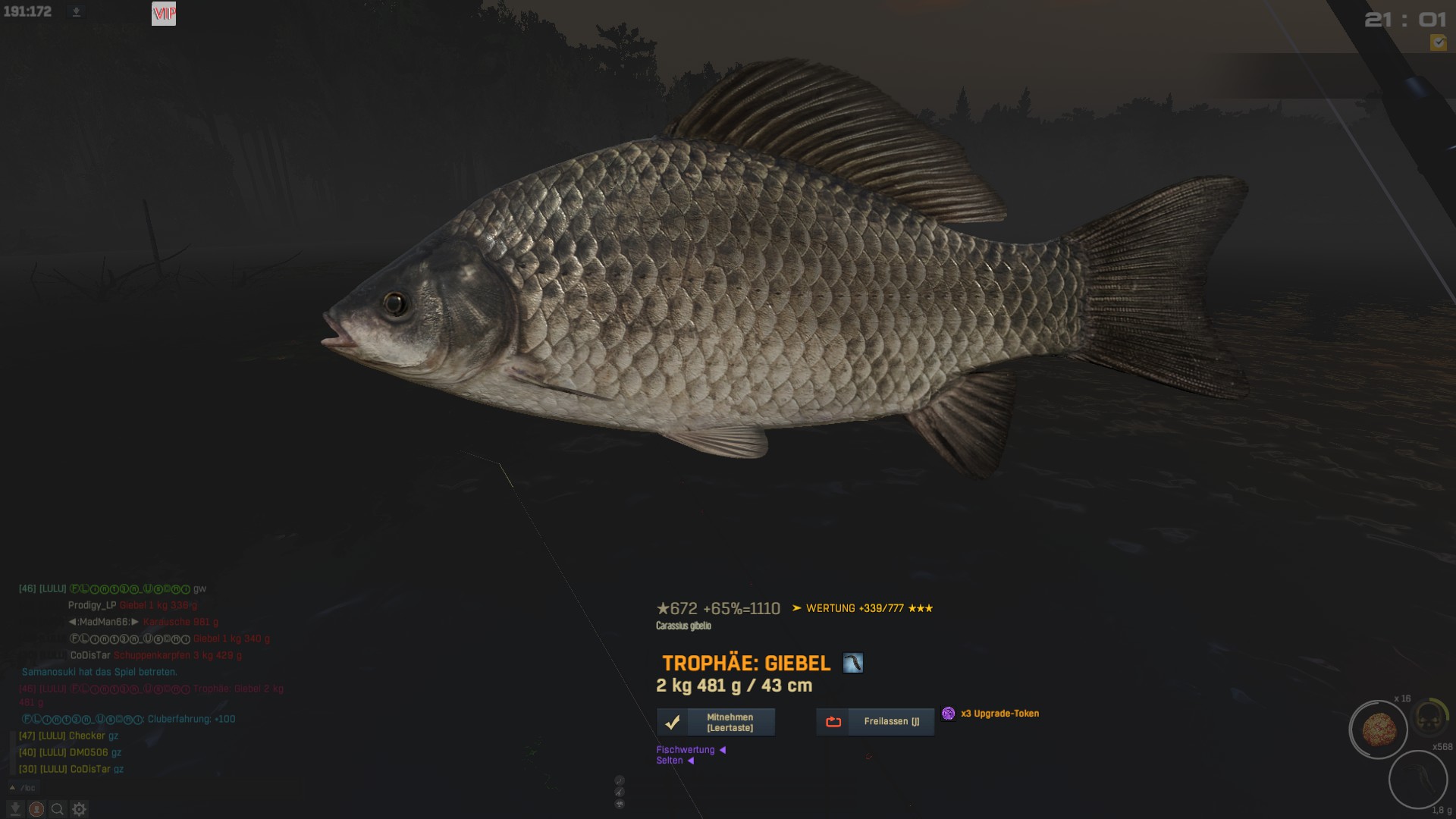Open the magnifying glass search
The width and height of the screenshot is (1456, 819).
click(x=58, y=809)
